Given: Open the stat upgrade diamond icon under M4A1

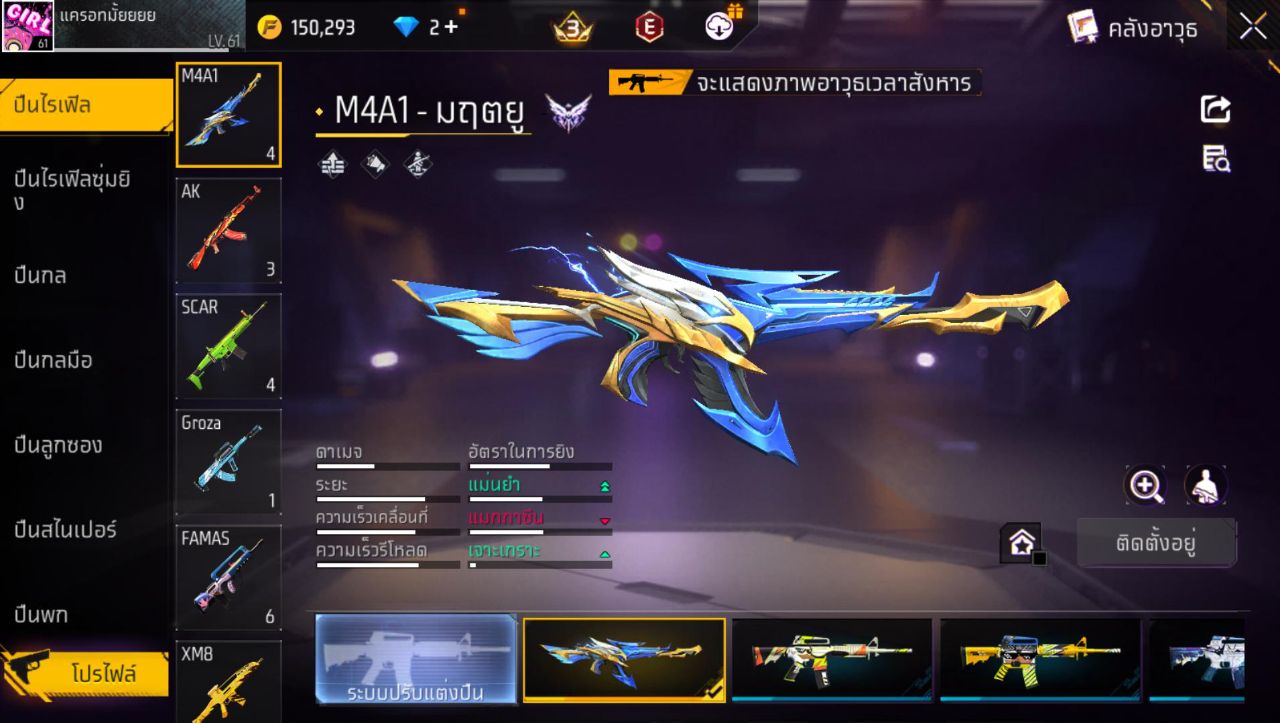Looking at the screenshot, I should pos(332,163).
